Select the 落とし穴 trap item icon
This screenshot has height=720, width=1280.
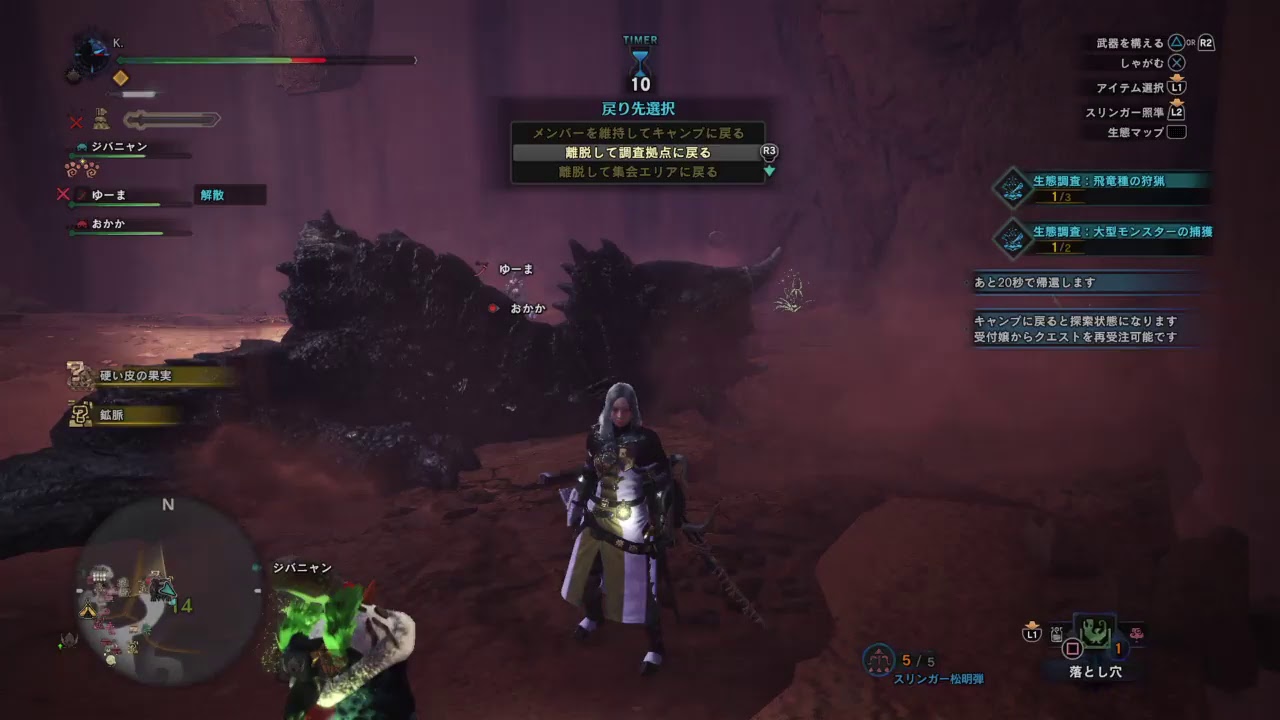coord(1093,632)
